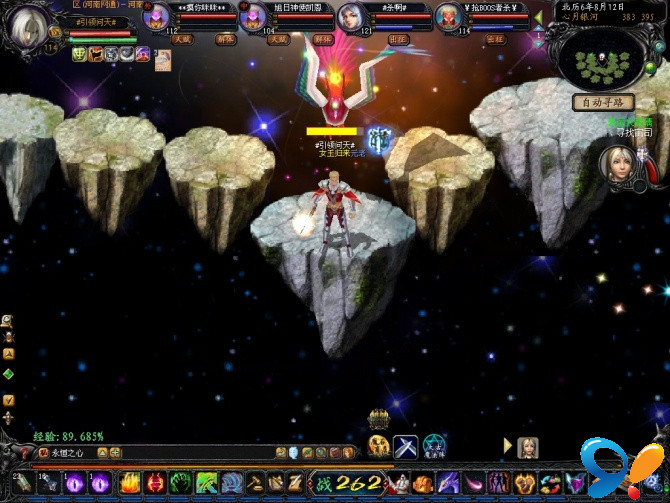
Task: Click the 永恒之心 chat channel box
Action: [x=66, y=453]
